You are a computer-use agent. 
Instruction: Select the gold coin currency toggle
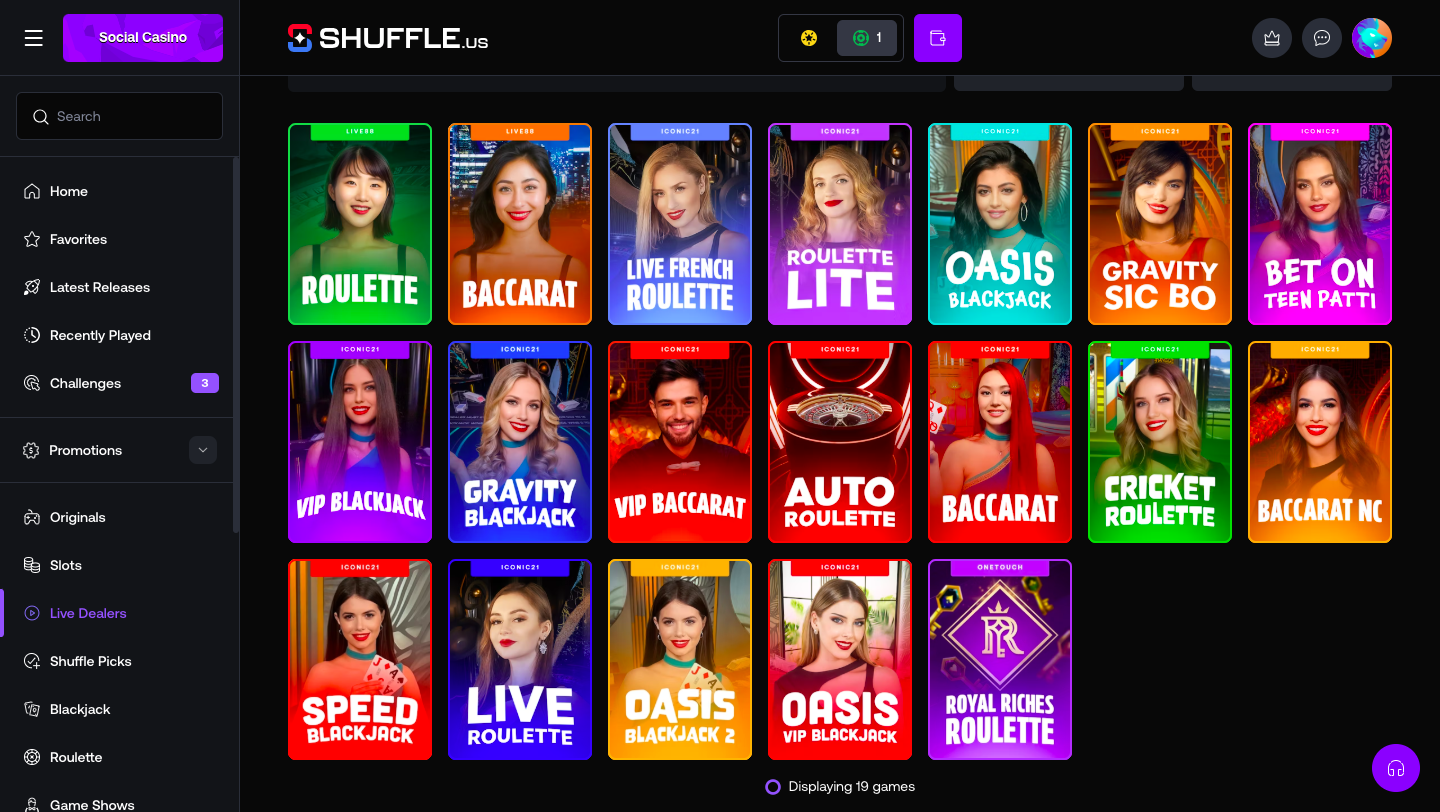click(808, 37)
